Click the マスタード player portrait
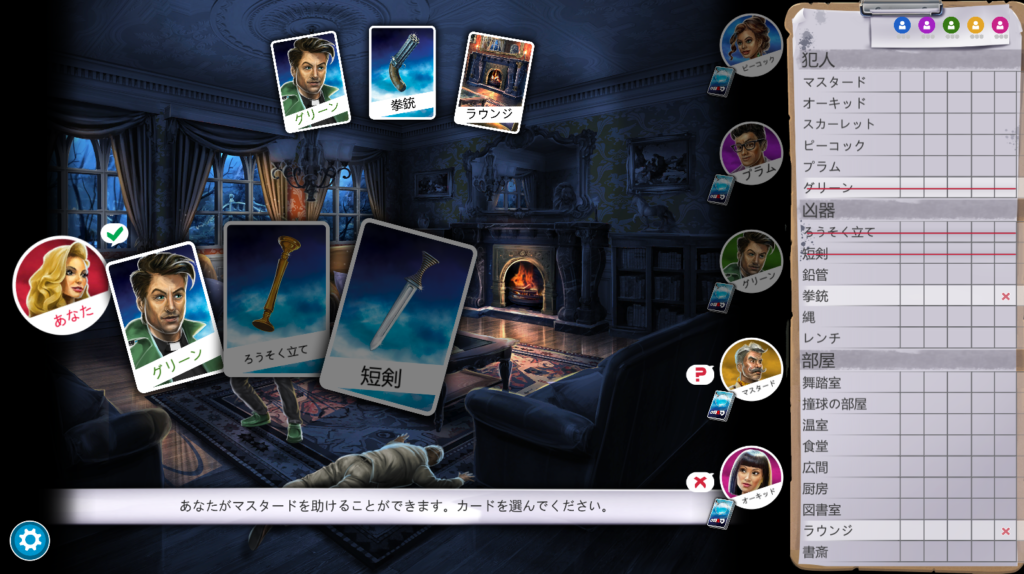The width and height of the screenshot is (1024, 574). tap(751, 366)
